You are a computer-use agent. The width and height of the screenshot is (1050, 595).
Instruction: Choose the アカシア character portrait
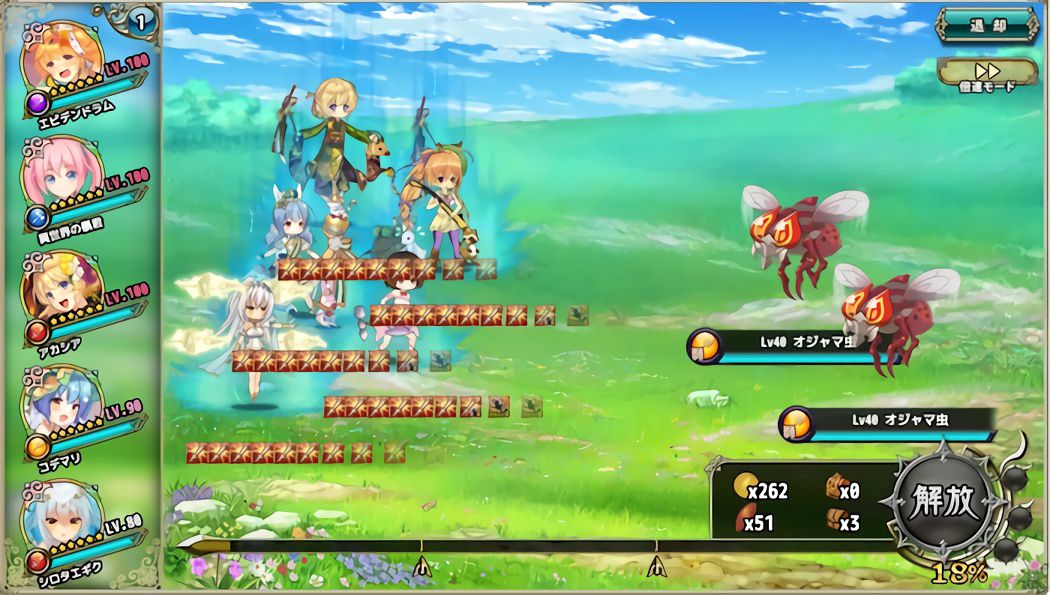click(x=60, y=288)
